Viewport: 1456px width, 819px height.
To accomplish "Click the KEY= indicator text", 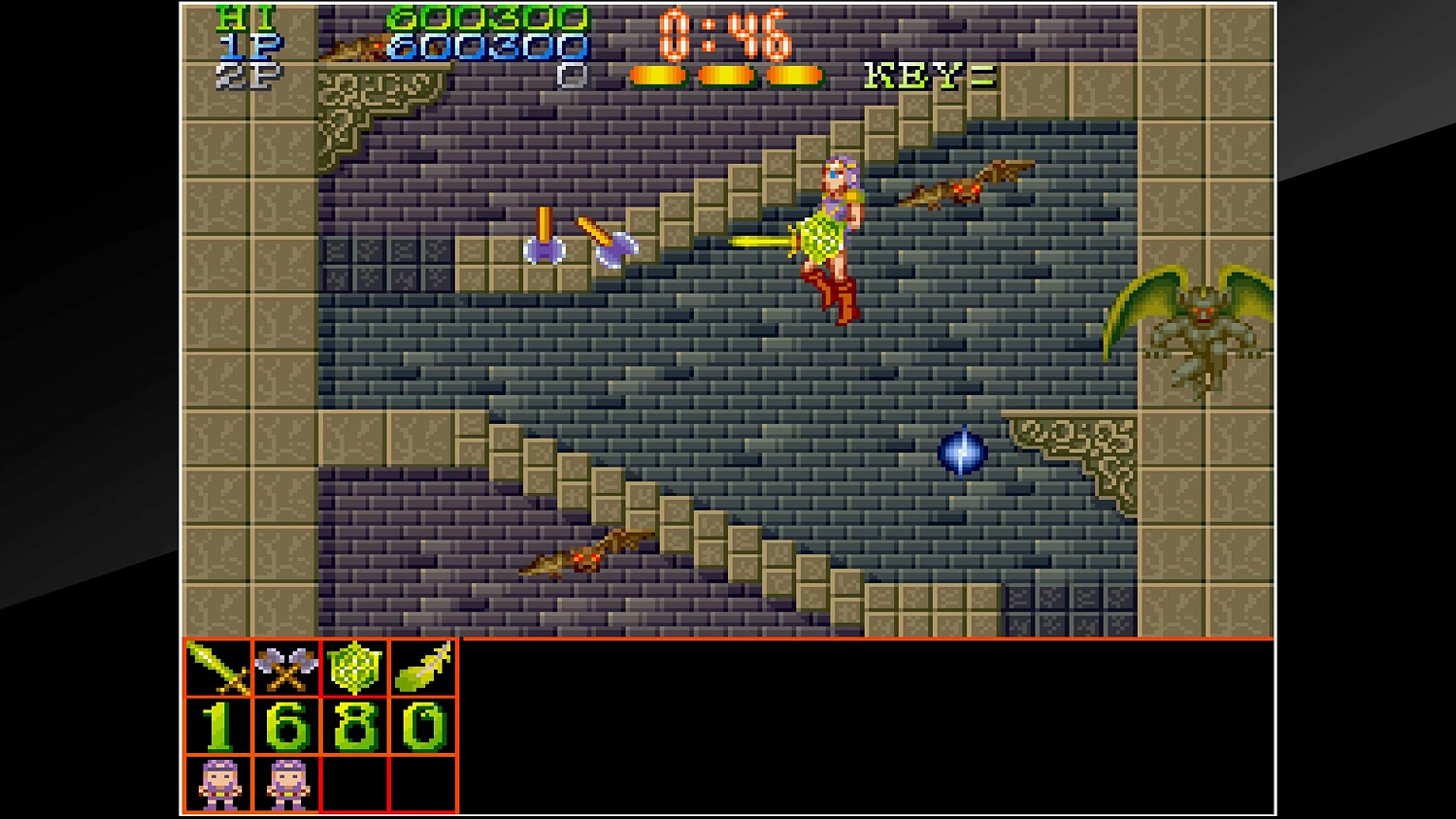I will [929, 77].
